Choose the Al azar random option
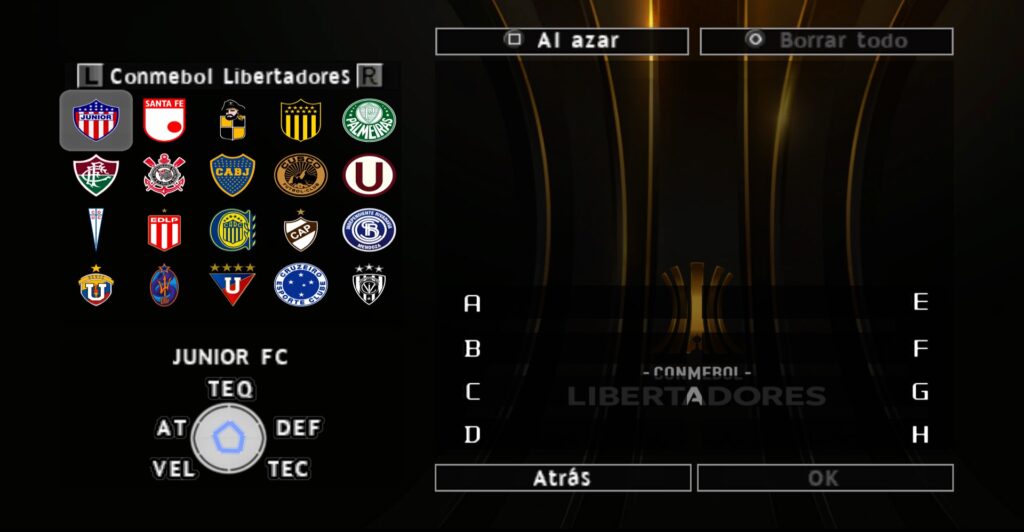The image size is (1024, 532). point(562,41)
